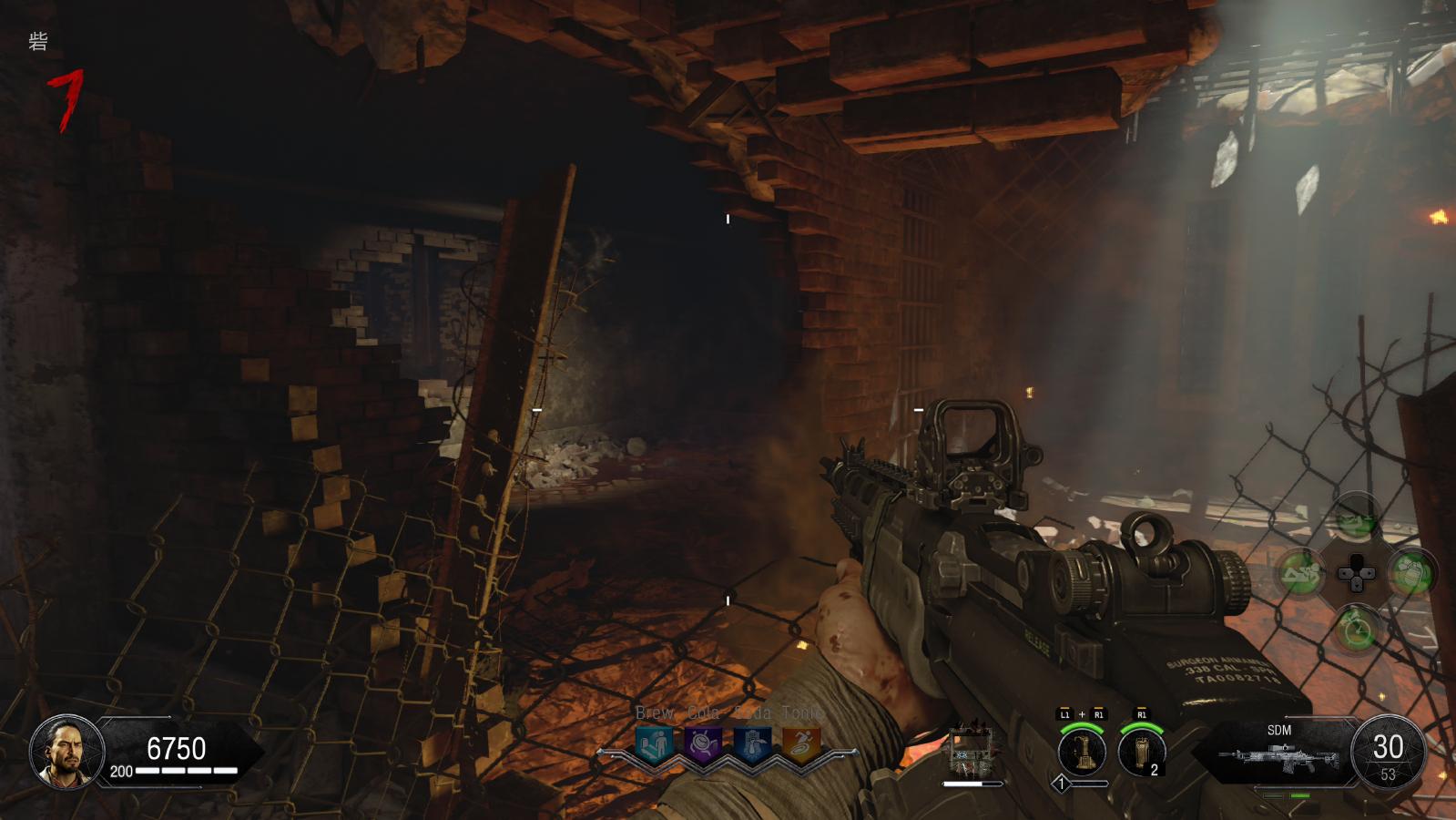Activate the elixir icon below the d-pad
This screenshot has height=820, width=1456.
(1356, 629)
